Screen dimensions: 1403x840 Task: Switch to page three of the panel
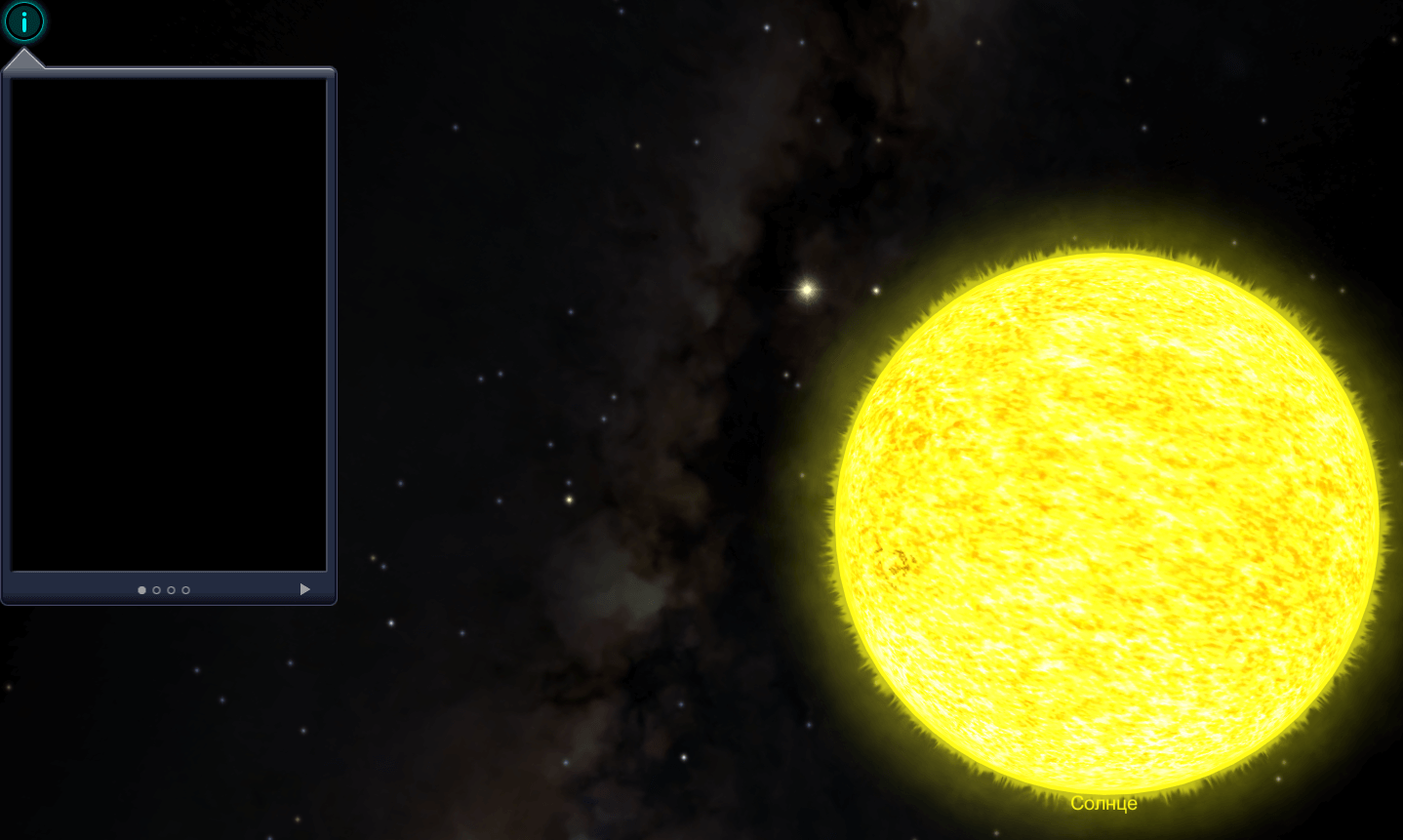[x=172, y=589]
